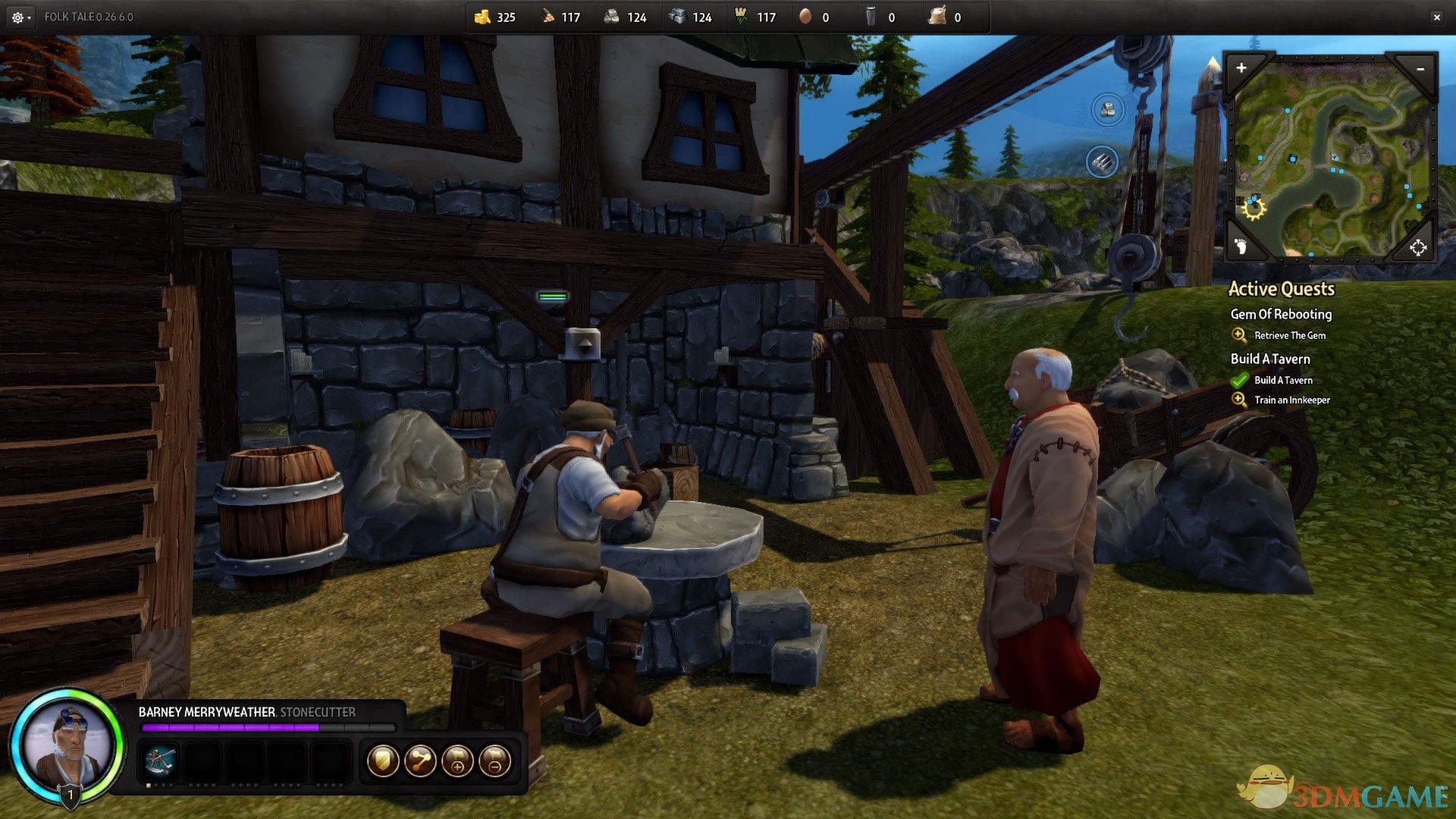Select the Gem Of Rebooting quest
The height and width of the screenshot is (819, 1456).
(1281, 314)
